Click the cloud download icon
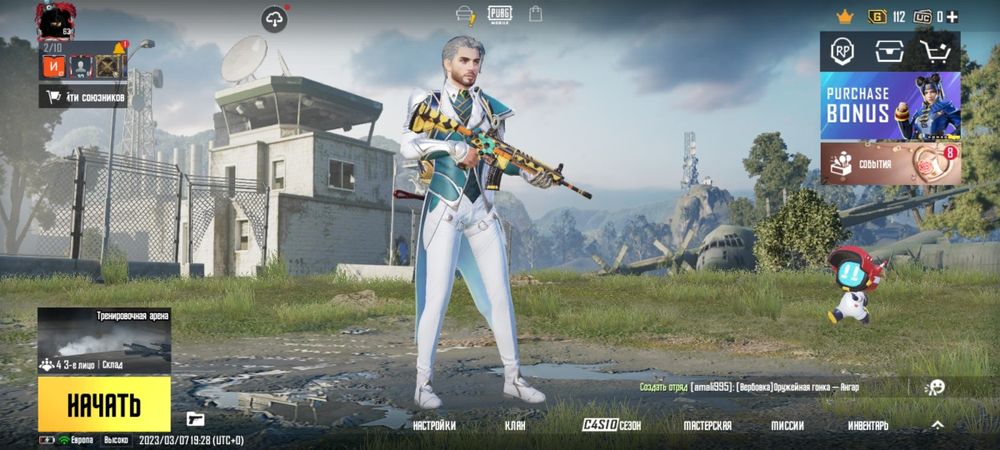 coord(274,18)
